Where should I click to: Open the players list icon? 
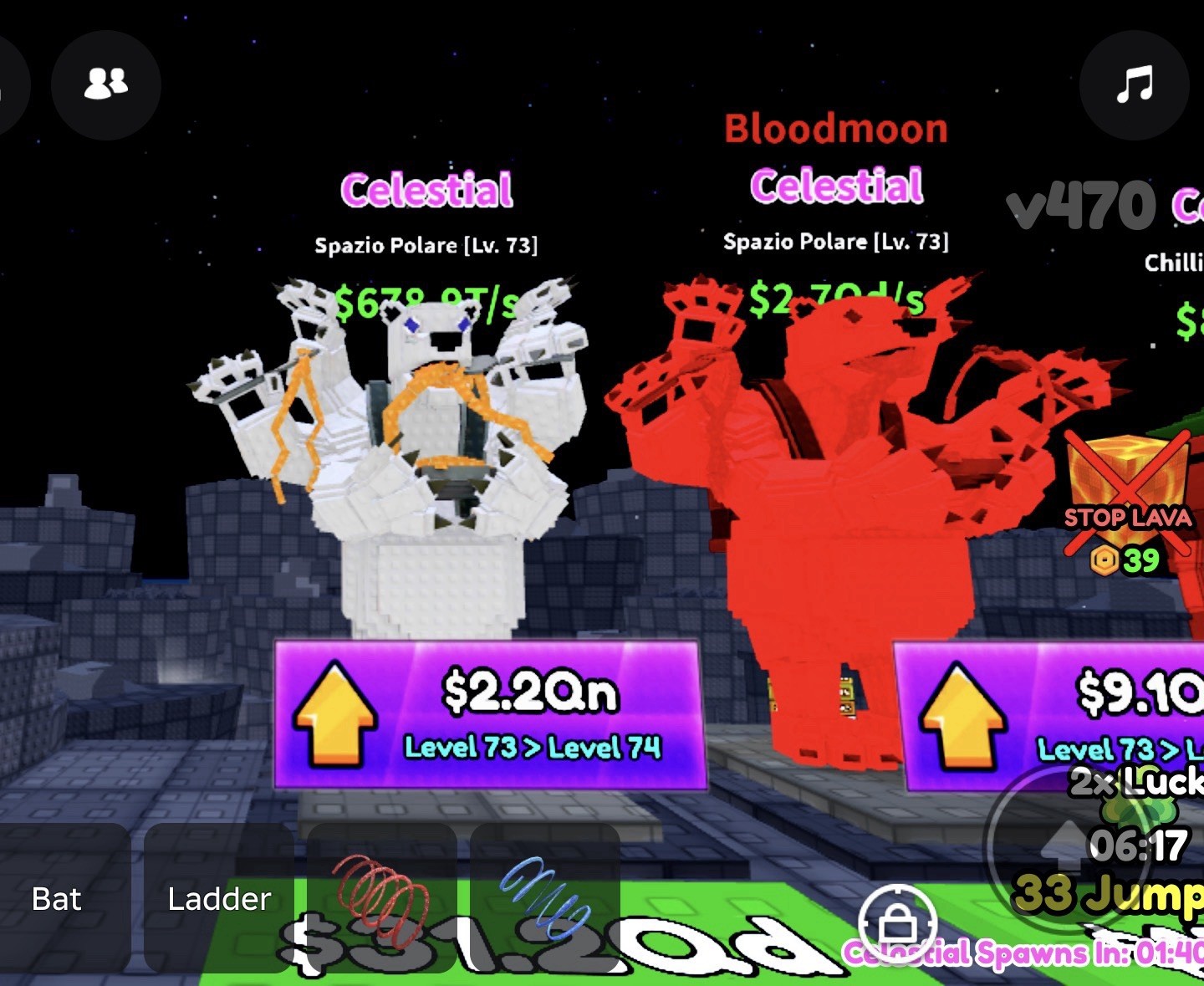click(106, 84)
